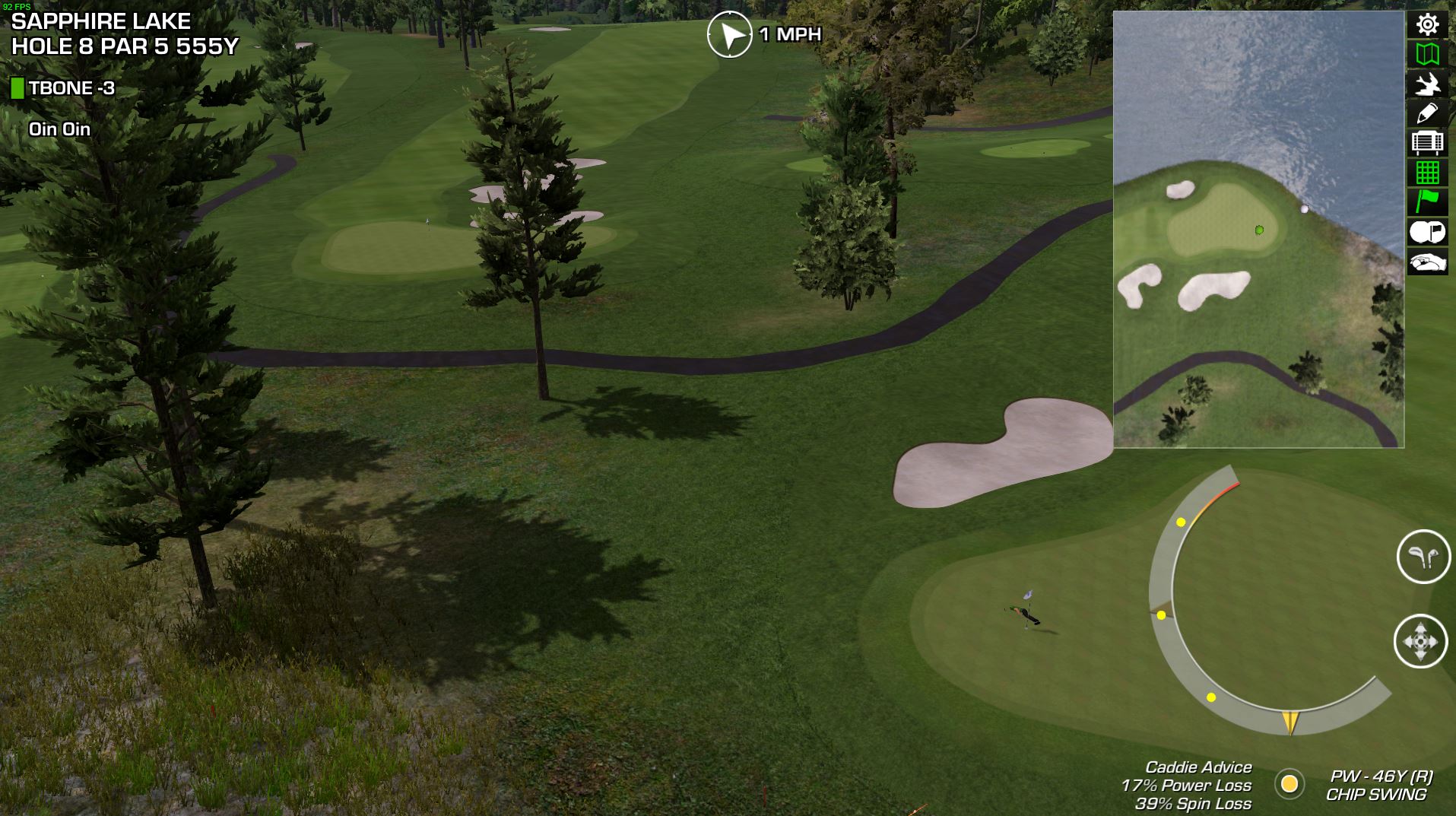
Task: Select the PW chip swing label
Action: 1378,786
